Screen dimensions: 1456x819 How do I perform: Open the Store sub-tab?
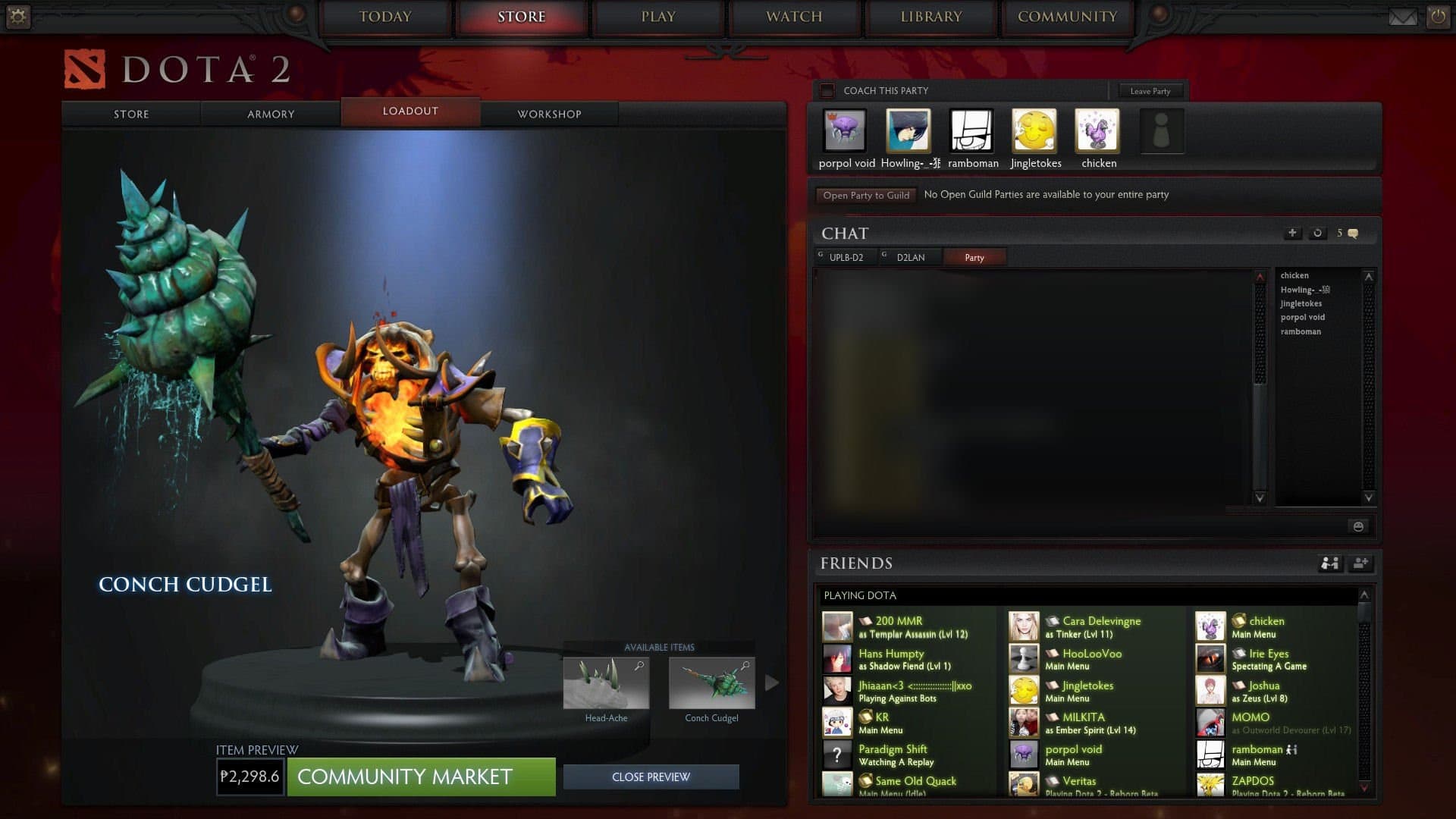pos(131,114)
